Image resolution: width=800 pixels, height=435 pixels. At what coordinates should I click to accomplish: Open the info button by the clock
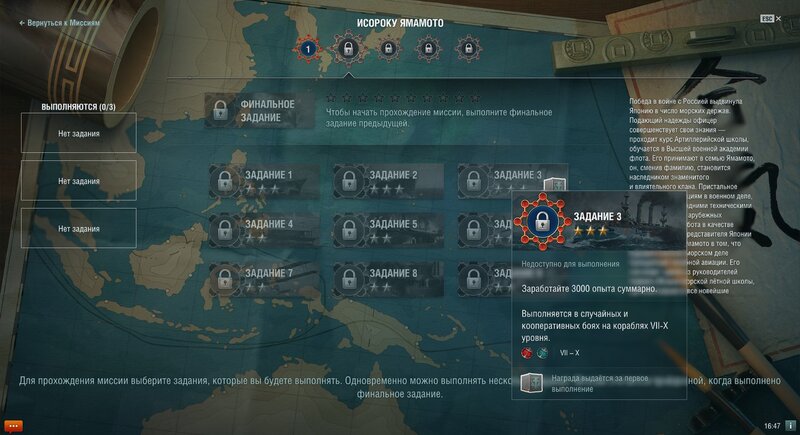[x=790, y=425]
